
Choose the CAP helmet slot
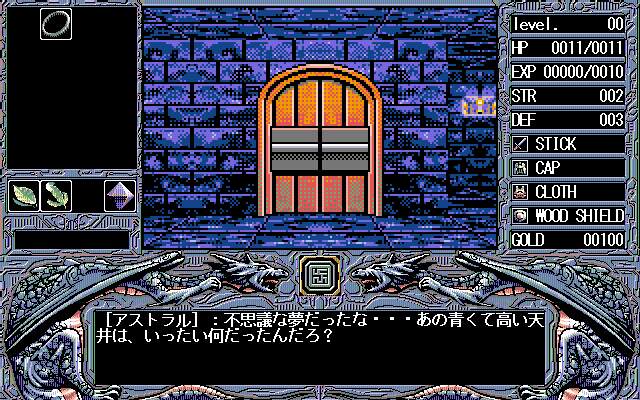pos(568,168)
